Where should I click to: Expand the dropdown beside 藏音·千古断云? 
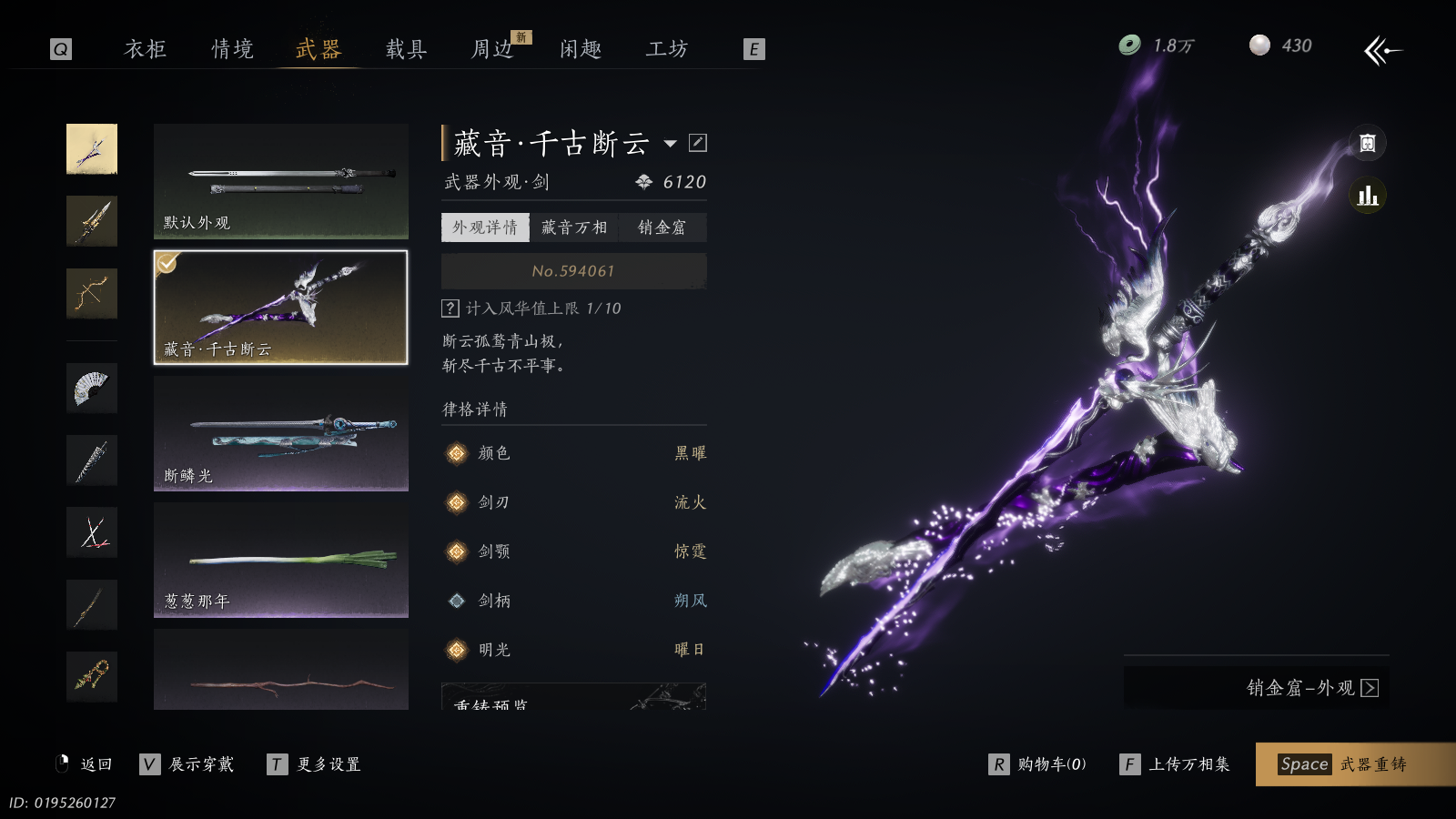(x=671, y=143)
